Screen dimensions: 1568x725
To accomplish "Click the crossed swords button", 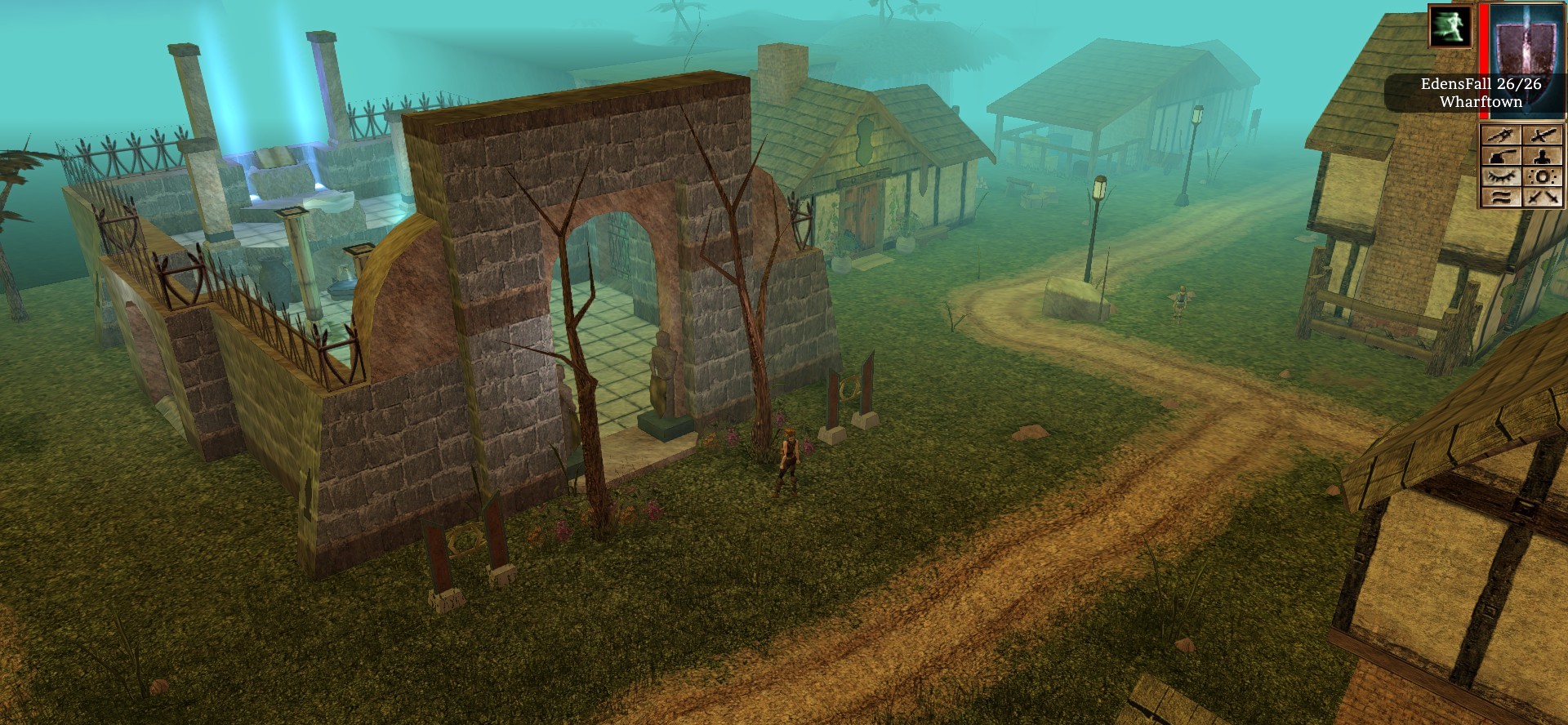I will (1543, 198).
